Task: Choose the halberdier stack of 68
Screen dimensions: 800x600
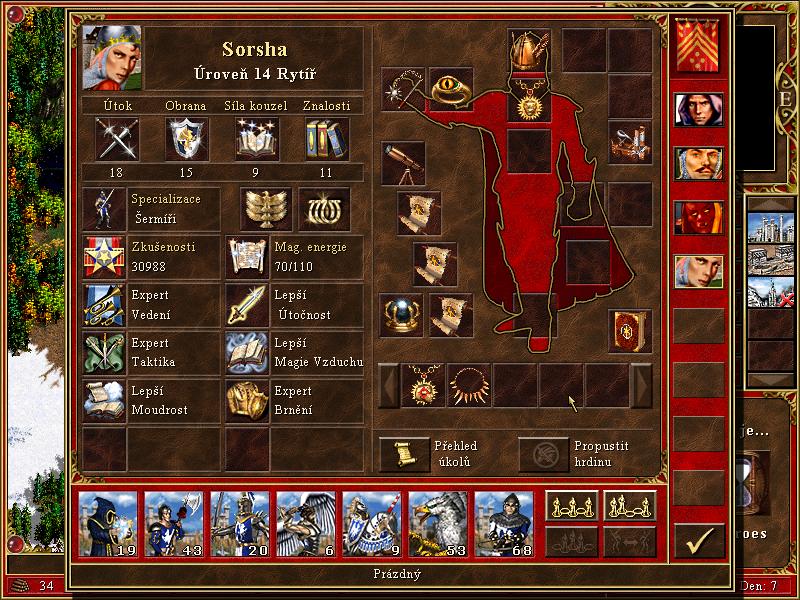Action: (503, 523)
